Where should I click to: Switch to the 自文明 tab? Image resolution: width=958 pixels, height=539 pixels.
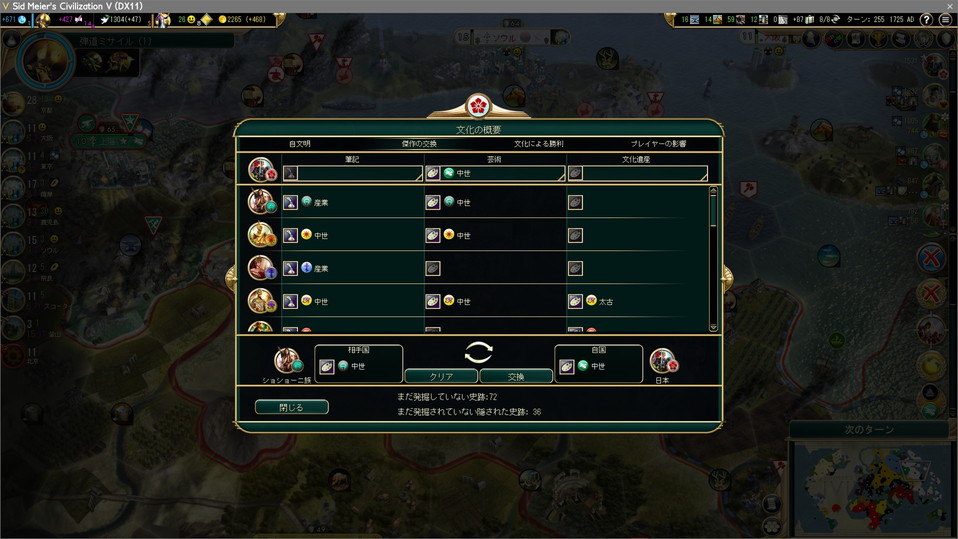click(x=300, y=144)
